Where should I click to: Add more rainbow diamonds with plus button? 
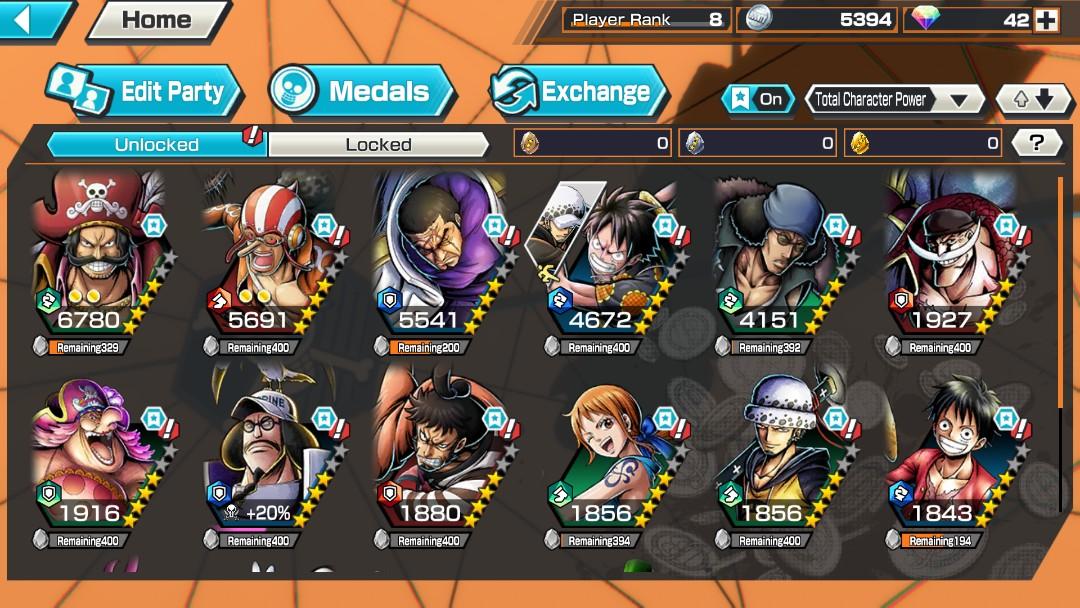coord(1046,20)
